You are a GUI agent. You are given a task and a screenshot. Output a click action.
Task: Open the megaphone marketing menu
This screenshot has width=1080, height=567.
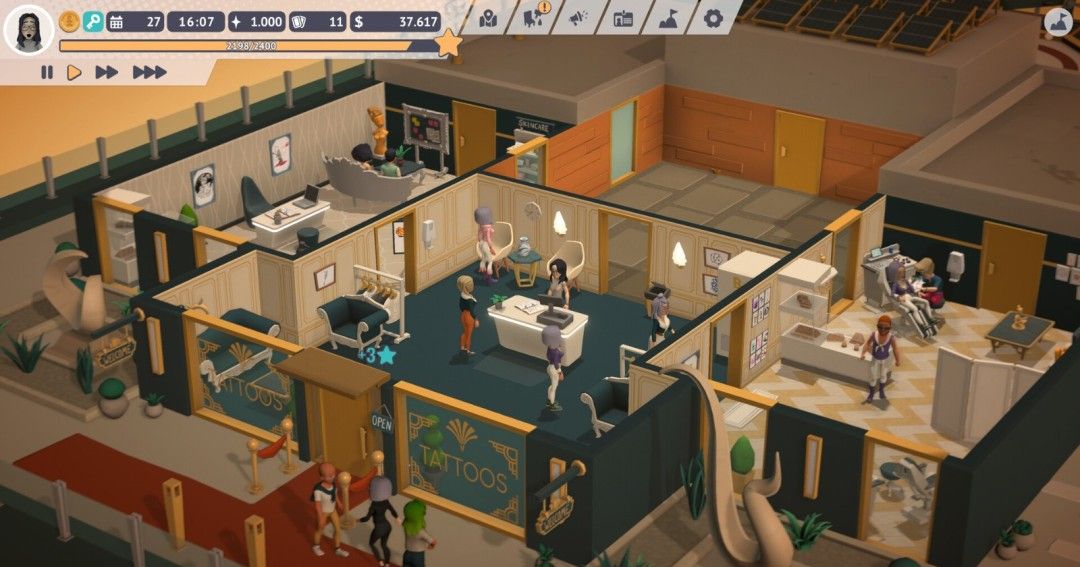578,19
